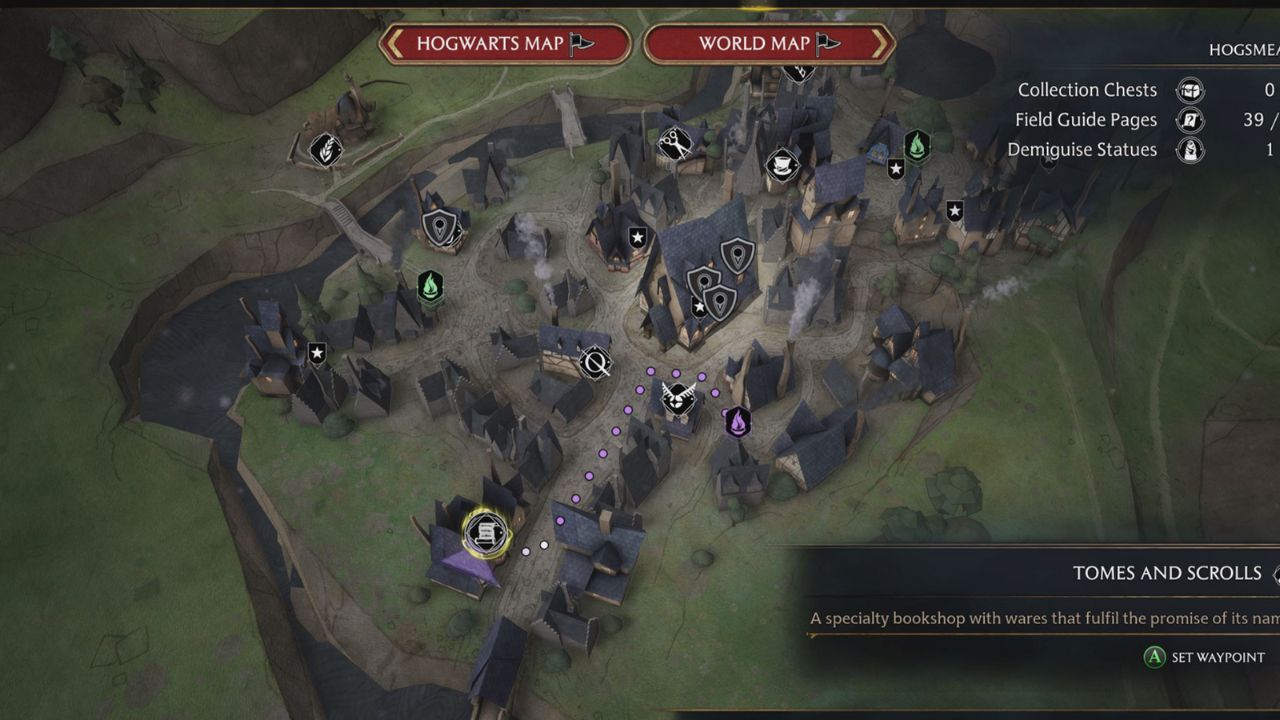1280x720 pixels.
Task: Click the wheat icon map marker
Action: tap(325, 150)
